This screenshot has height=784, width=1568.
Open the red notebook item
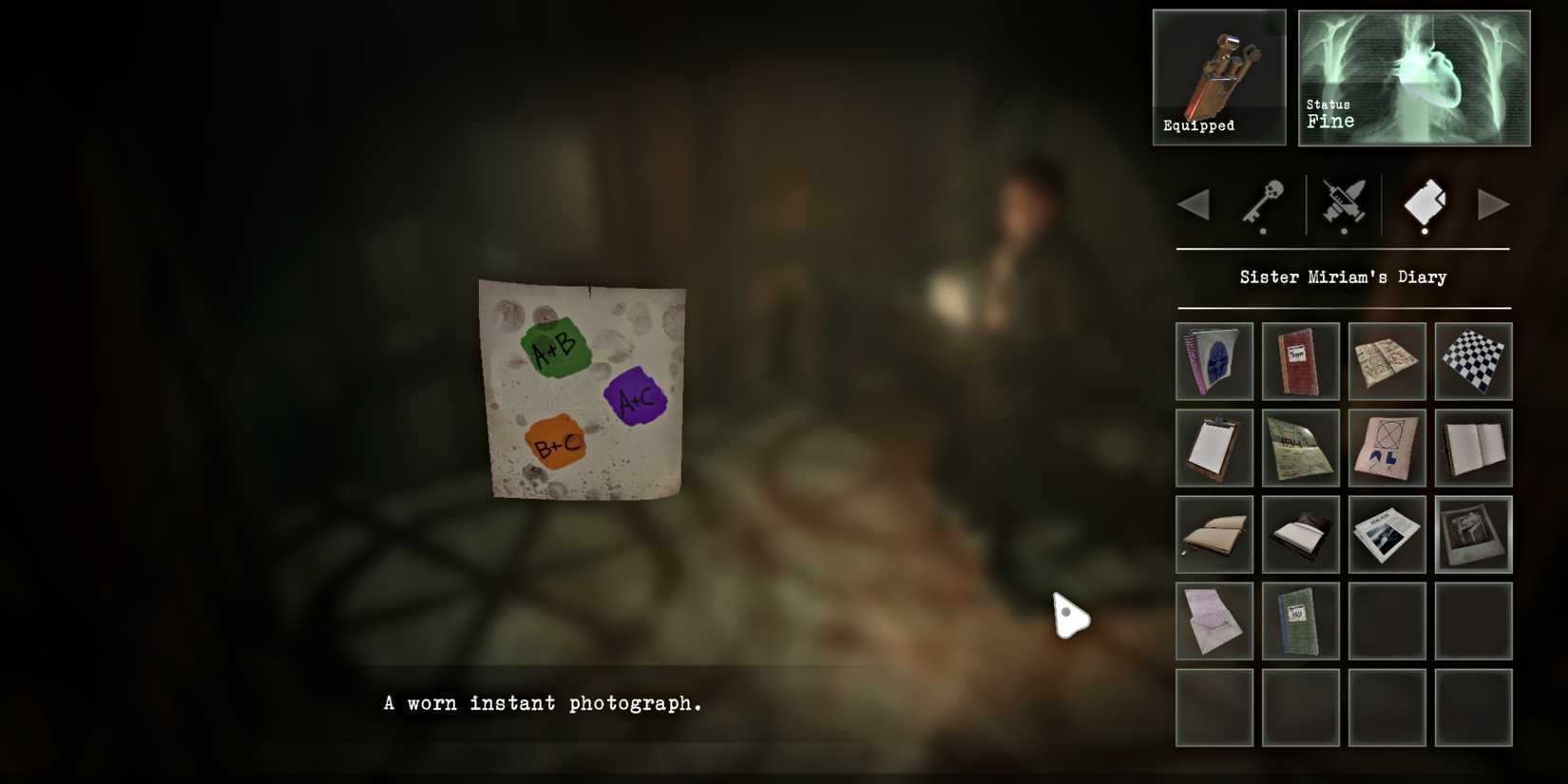pos(1300,361)
